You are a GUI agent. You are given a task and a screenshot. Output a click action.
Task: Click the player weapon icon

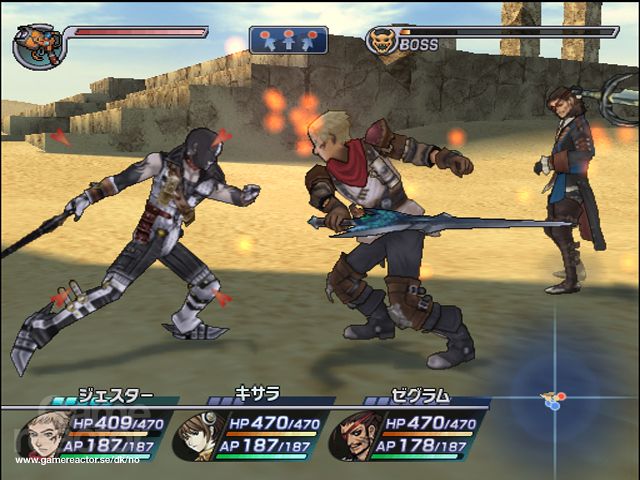pos(38,46)
